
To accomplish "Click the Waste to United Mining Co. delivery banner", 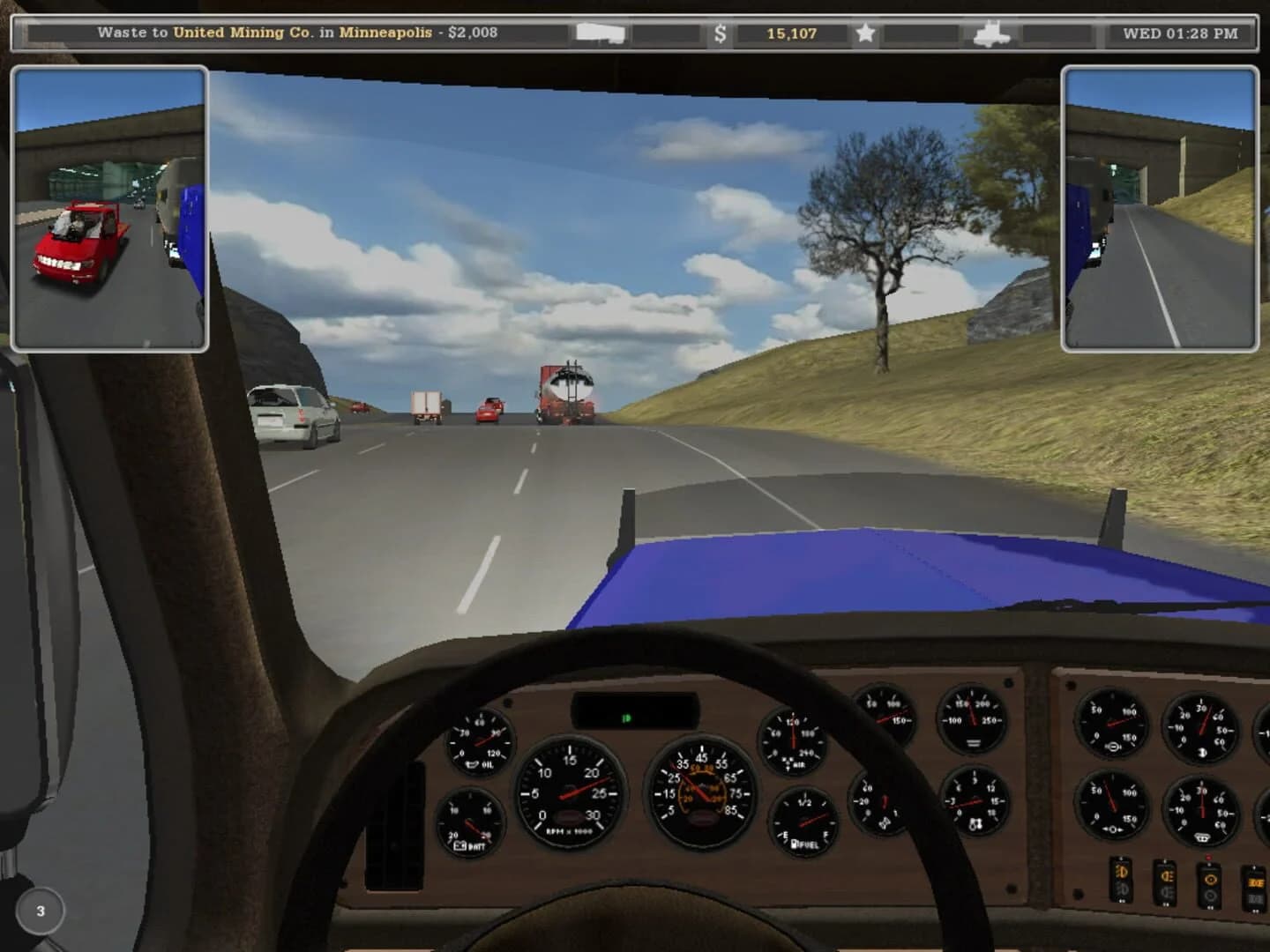I will [300, 32].
